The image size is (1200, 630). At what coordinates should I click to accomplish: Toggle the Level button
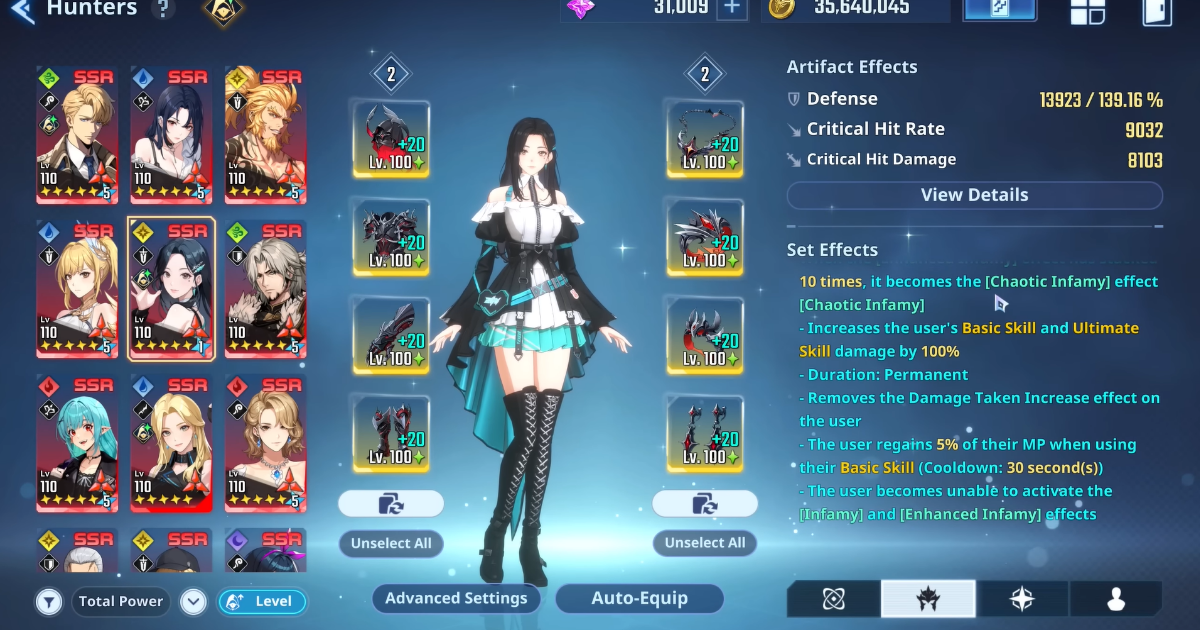click(x=262, y=601)
